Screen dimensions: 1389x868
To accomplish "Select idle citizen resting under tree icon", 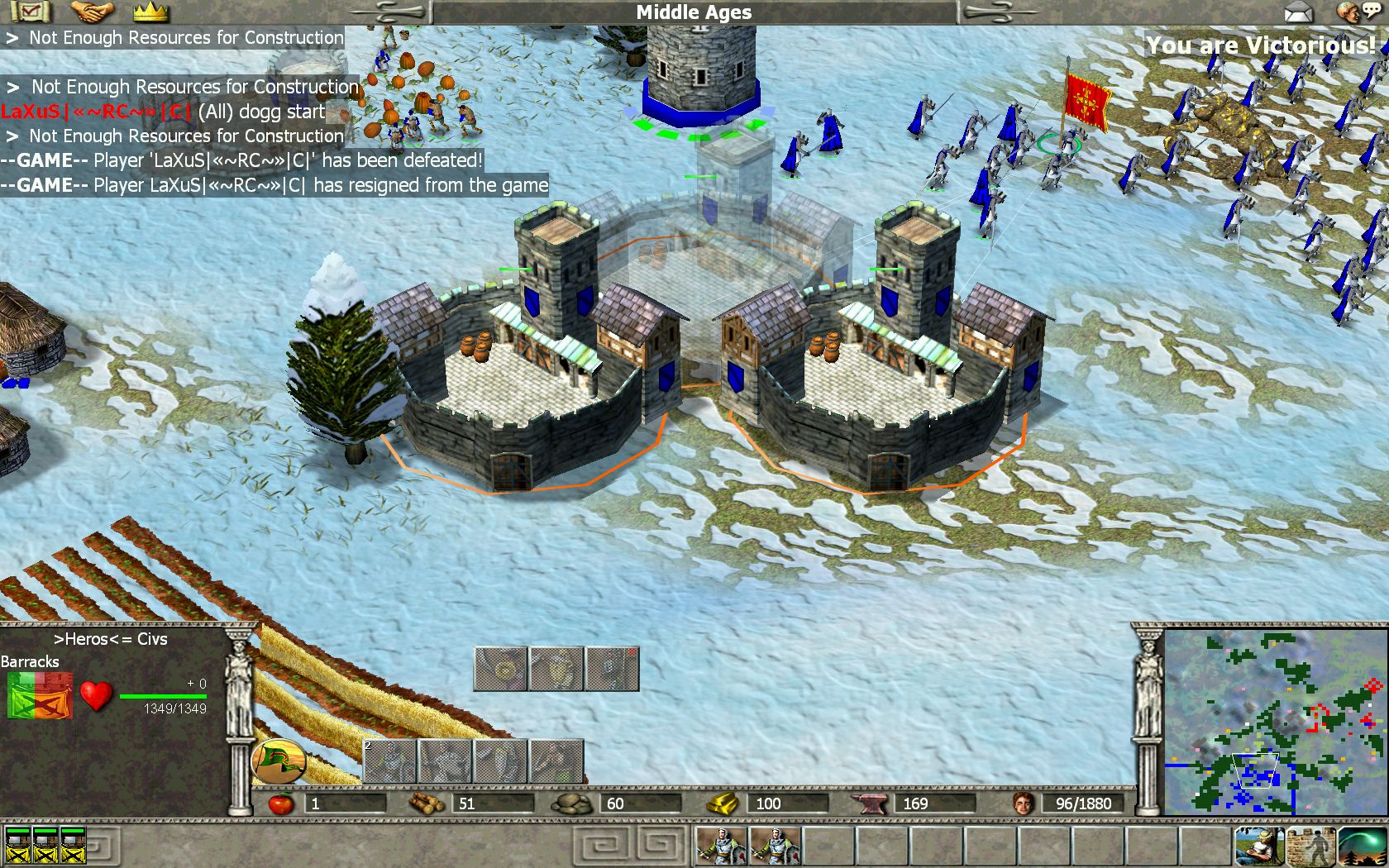I will [x=1259, y=845].
